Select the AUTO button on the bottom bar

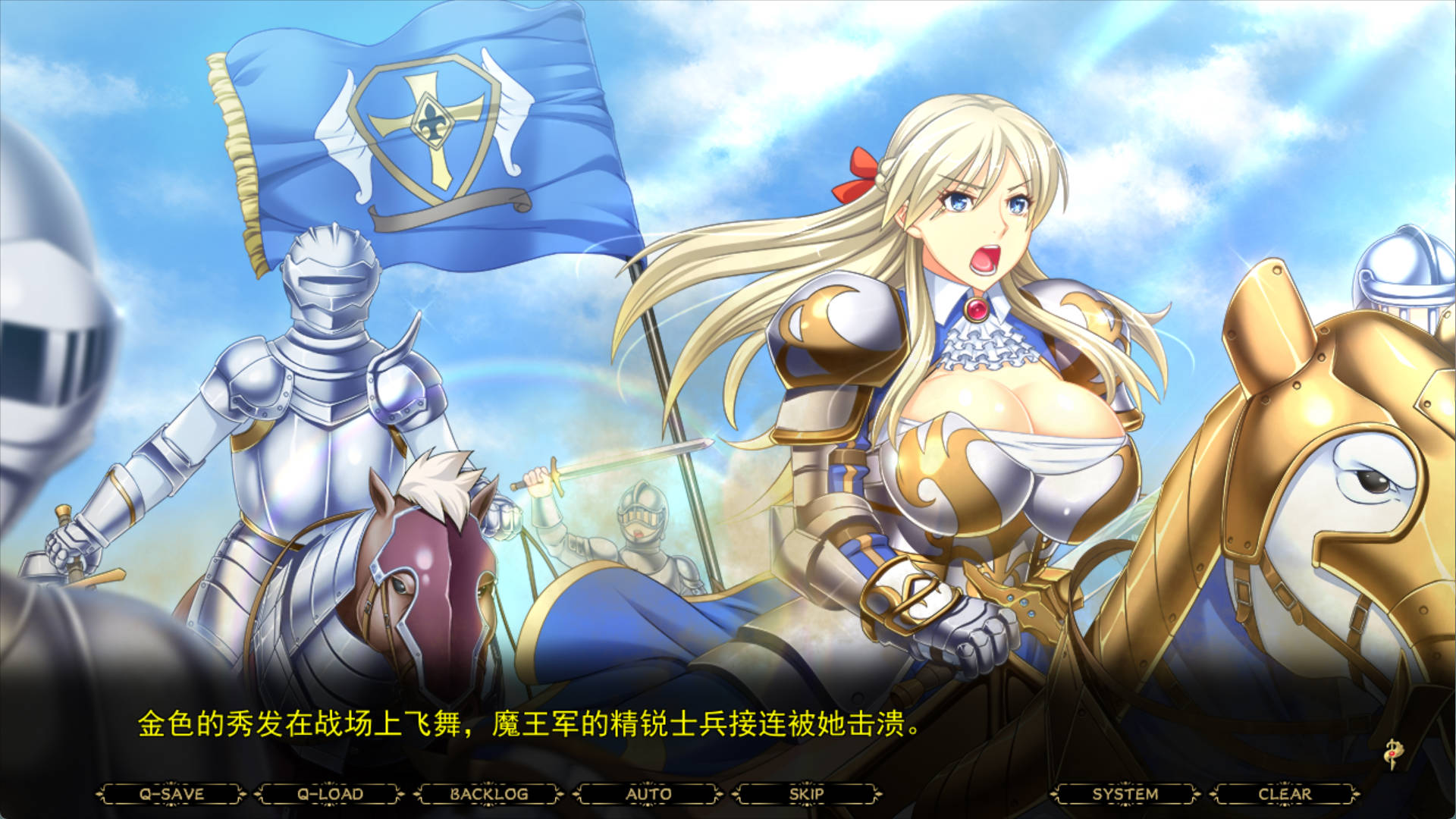tap(648, 792)
